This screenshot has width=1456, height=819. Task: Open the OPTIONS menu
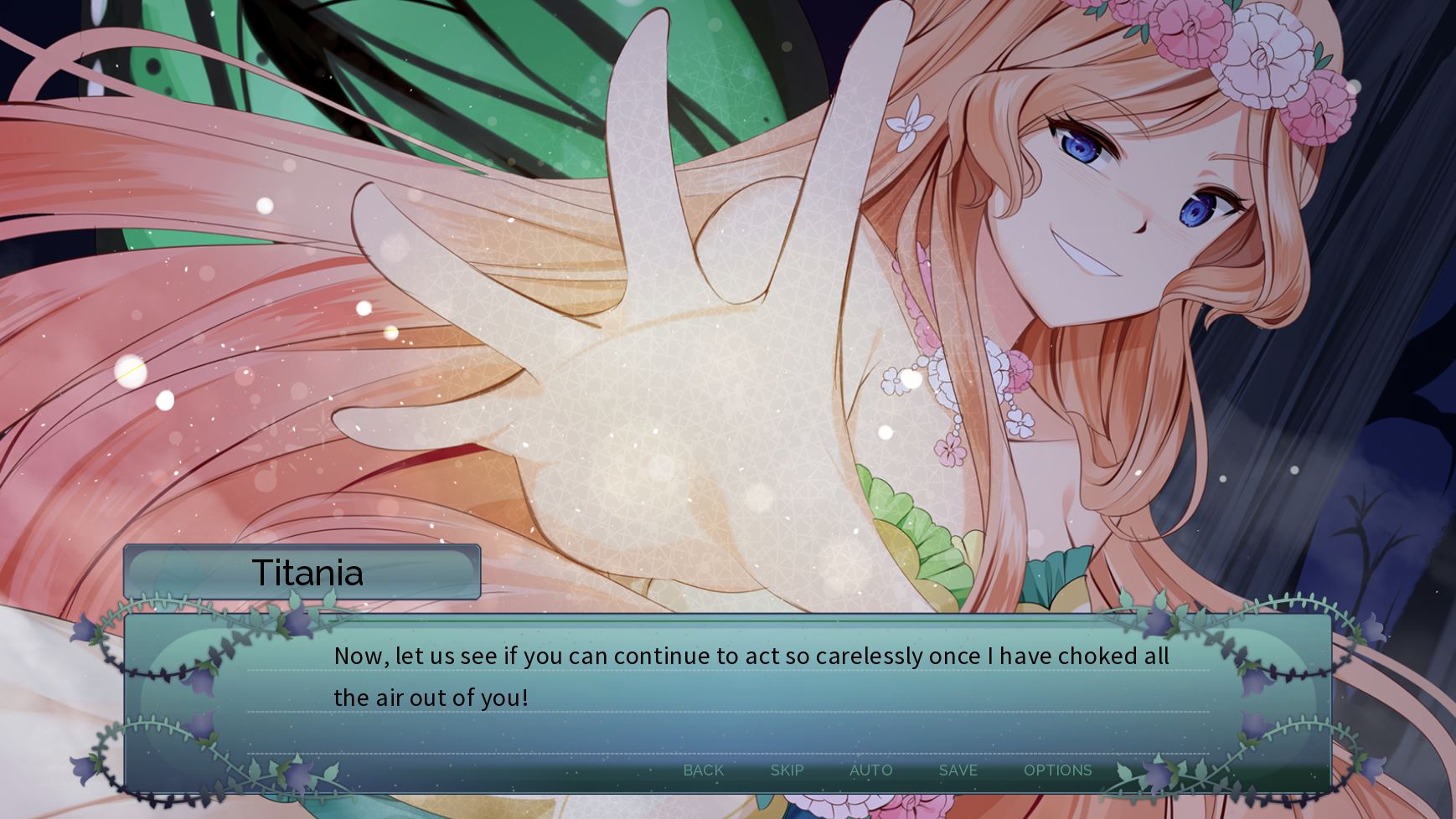click(1057, 770)
